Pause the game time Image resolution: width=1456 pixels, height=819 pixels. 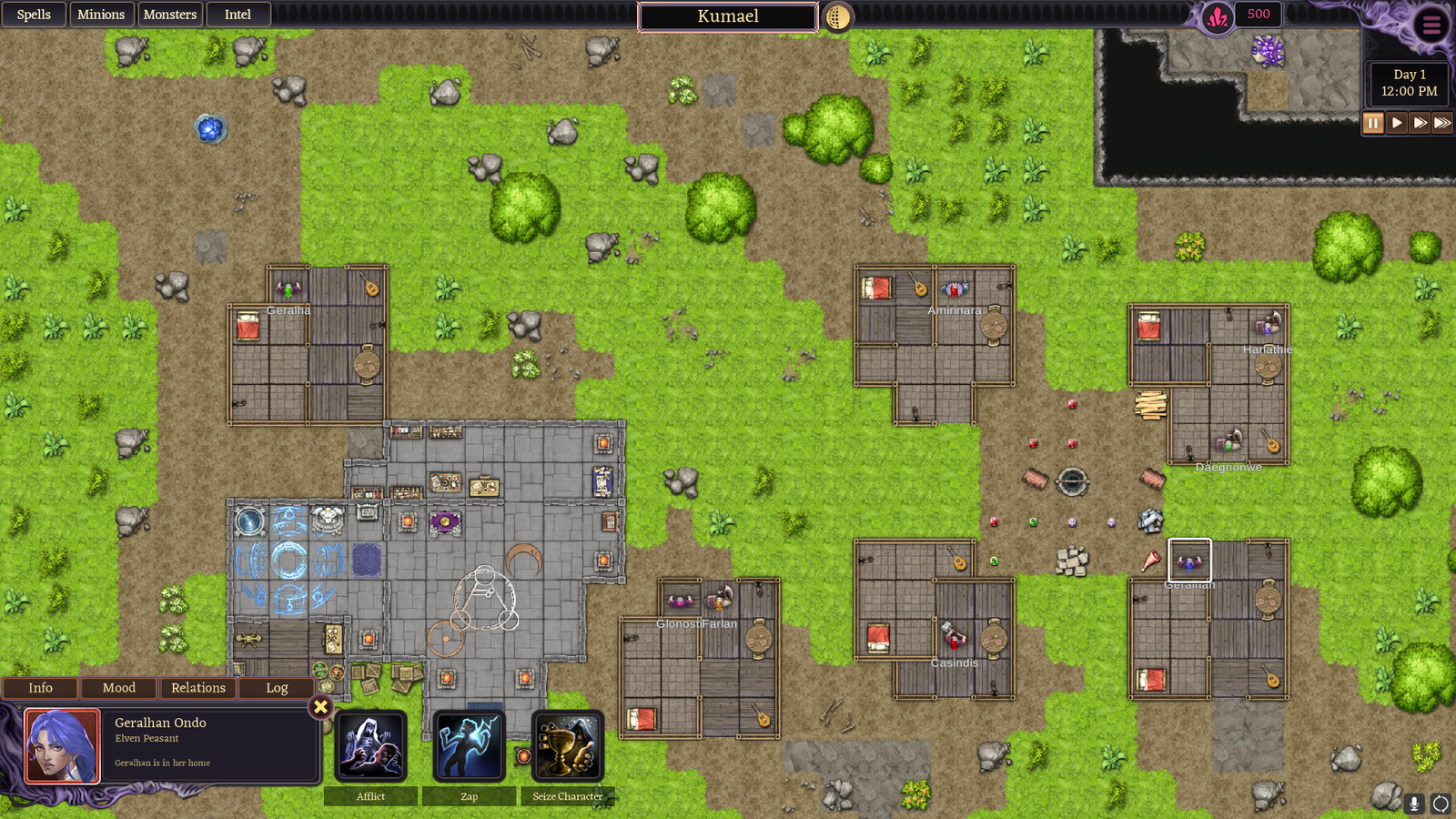(1373, 123)
